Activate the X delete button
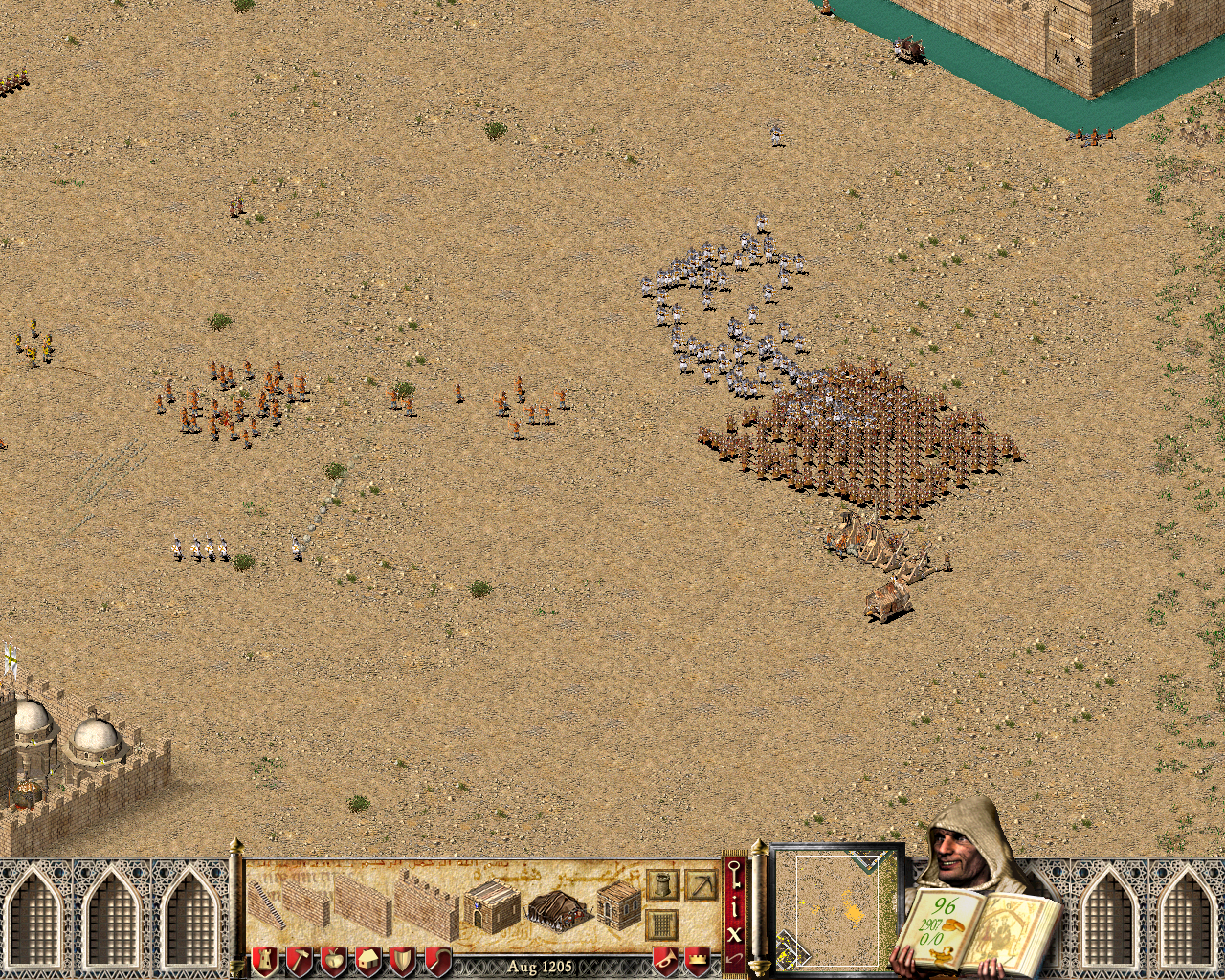This screenshot has width=1225, height=980. point(735,933)
